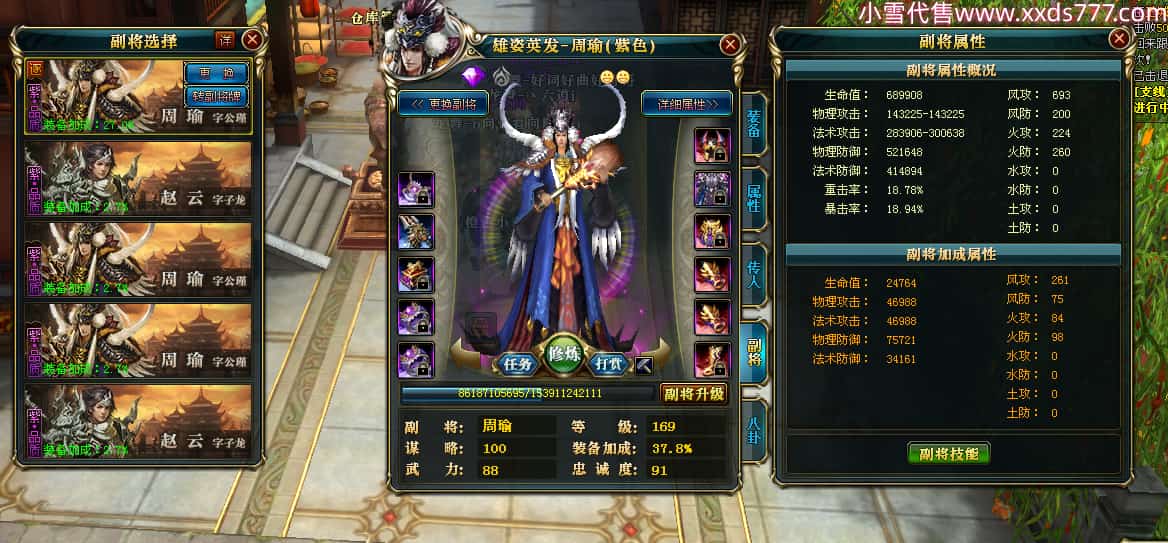Click the 任务 button
Viewport: 1168px width, 543px height.
(516, 363)
